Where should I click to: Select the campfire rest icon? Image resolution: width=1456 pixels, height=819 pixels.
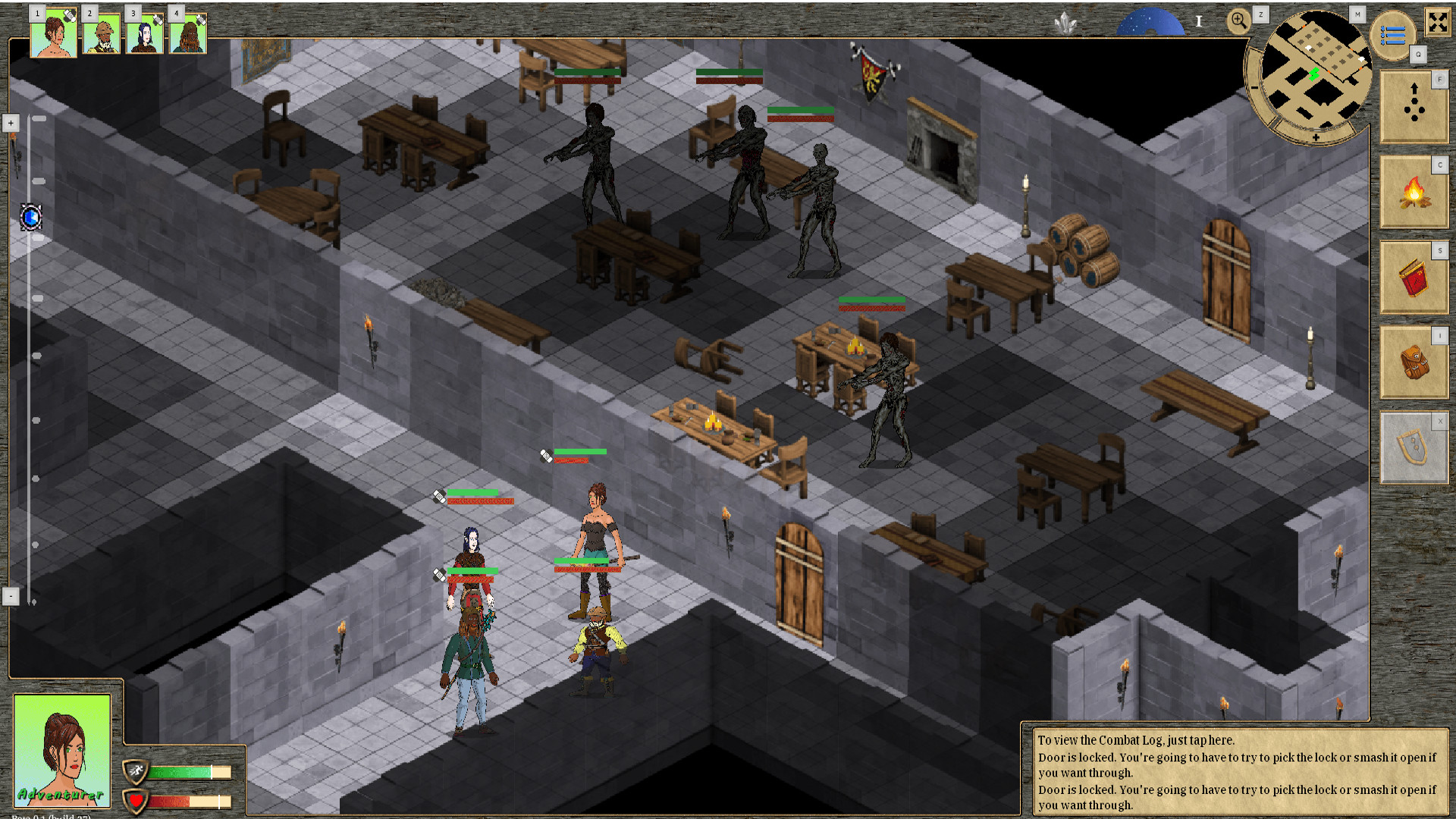coord(1413,193)
